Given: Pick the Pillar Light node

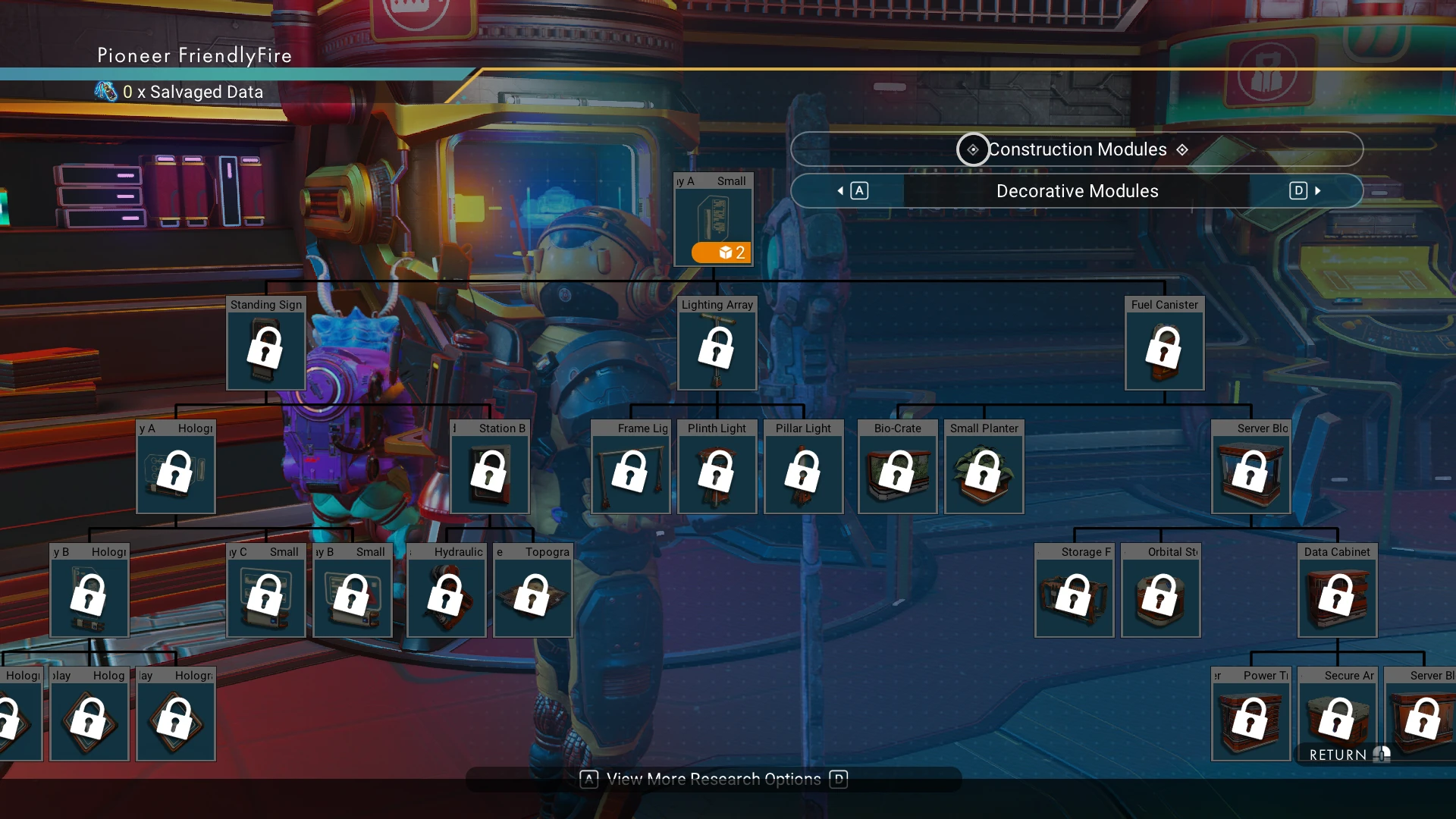Looking at the screenshot, I should point(803,467).
